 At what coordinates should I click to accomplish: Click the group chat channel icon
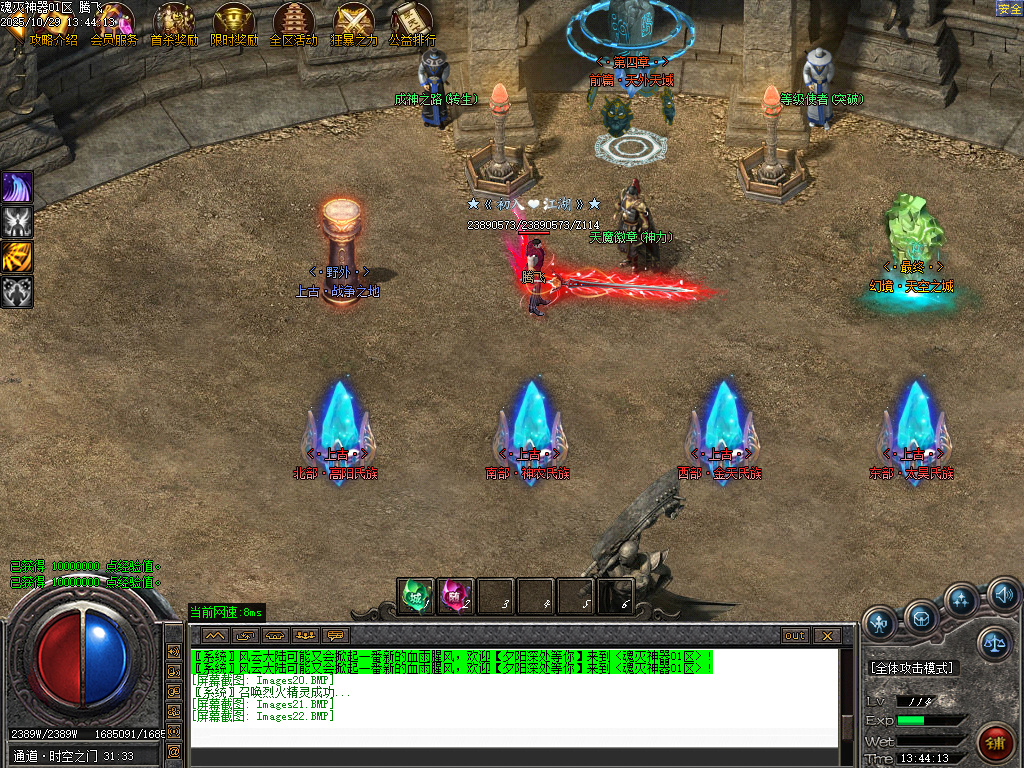click(304, 635)
